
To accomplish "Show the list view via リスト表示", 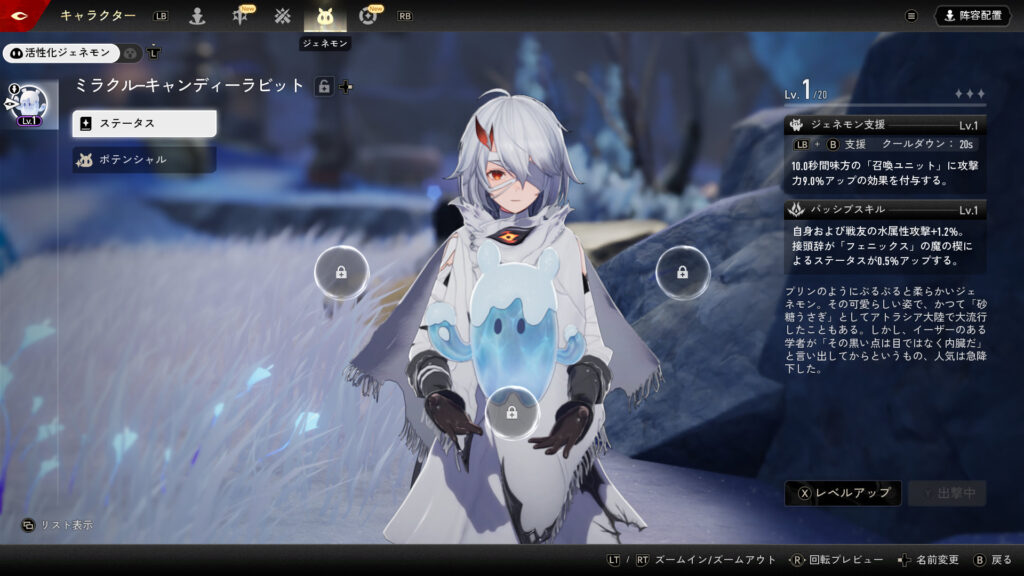I will pos(60,525).
